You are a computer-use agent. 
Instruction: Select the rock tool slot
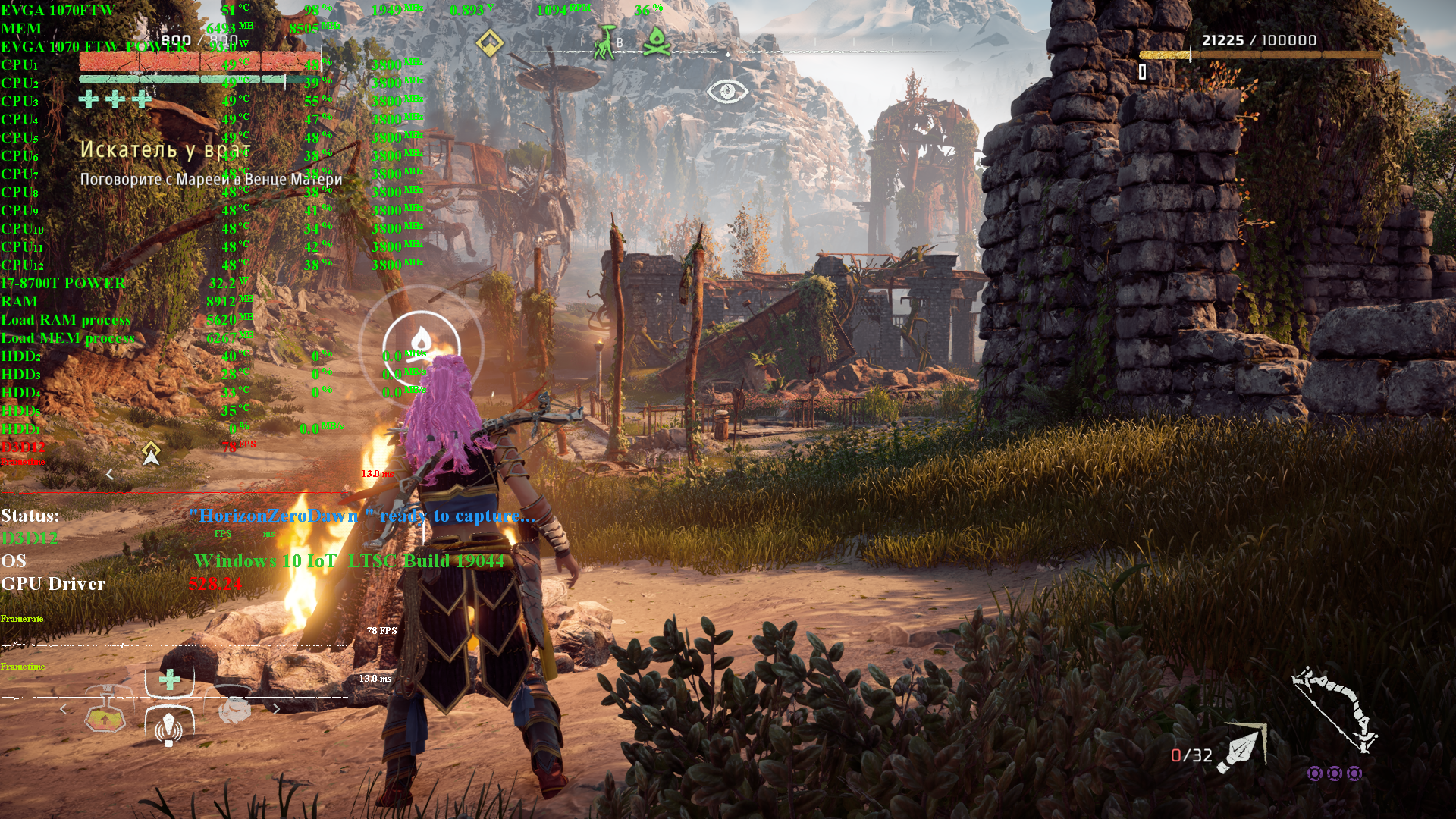click(x=234, y=710)
